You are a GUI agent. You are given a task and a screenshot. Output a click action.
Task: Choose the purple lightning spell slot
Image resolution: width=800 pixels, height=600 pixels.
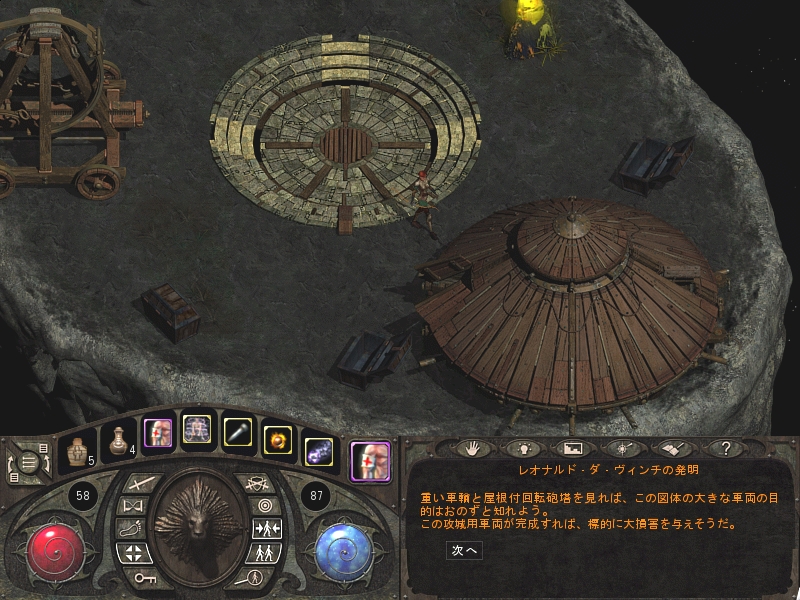pos(318,451)
